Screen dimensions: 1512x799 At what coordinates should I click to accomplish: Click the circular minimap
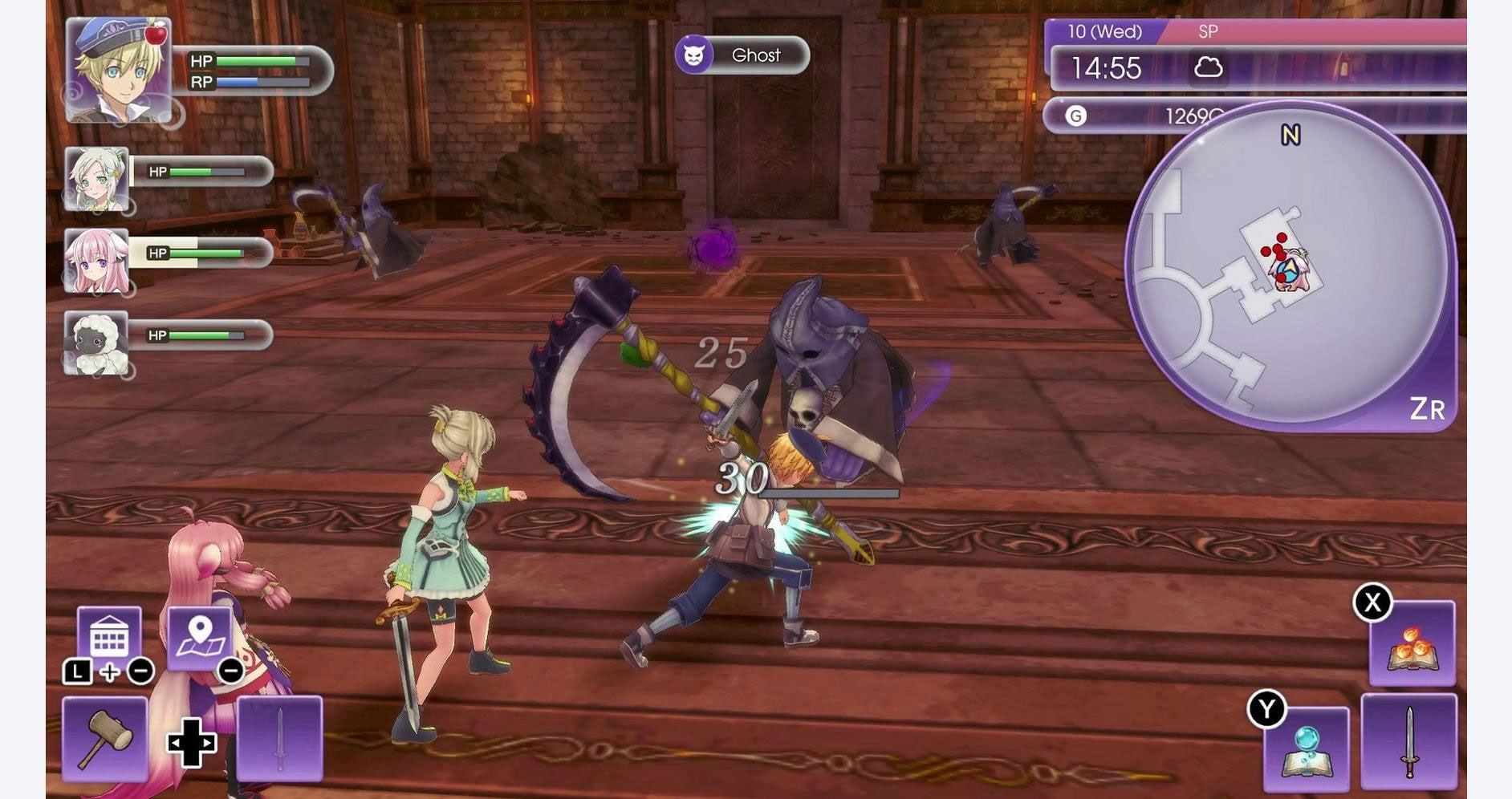click(x=1289, y=265)
